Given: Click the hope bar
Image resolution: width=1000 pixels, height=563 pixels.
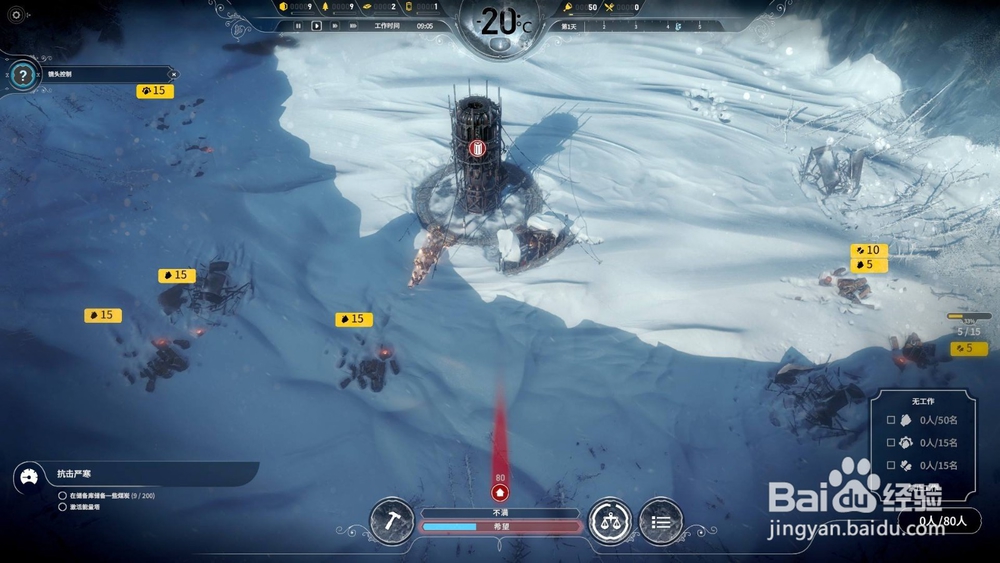Looking at the screenshot, I should tap(500, 526).
